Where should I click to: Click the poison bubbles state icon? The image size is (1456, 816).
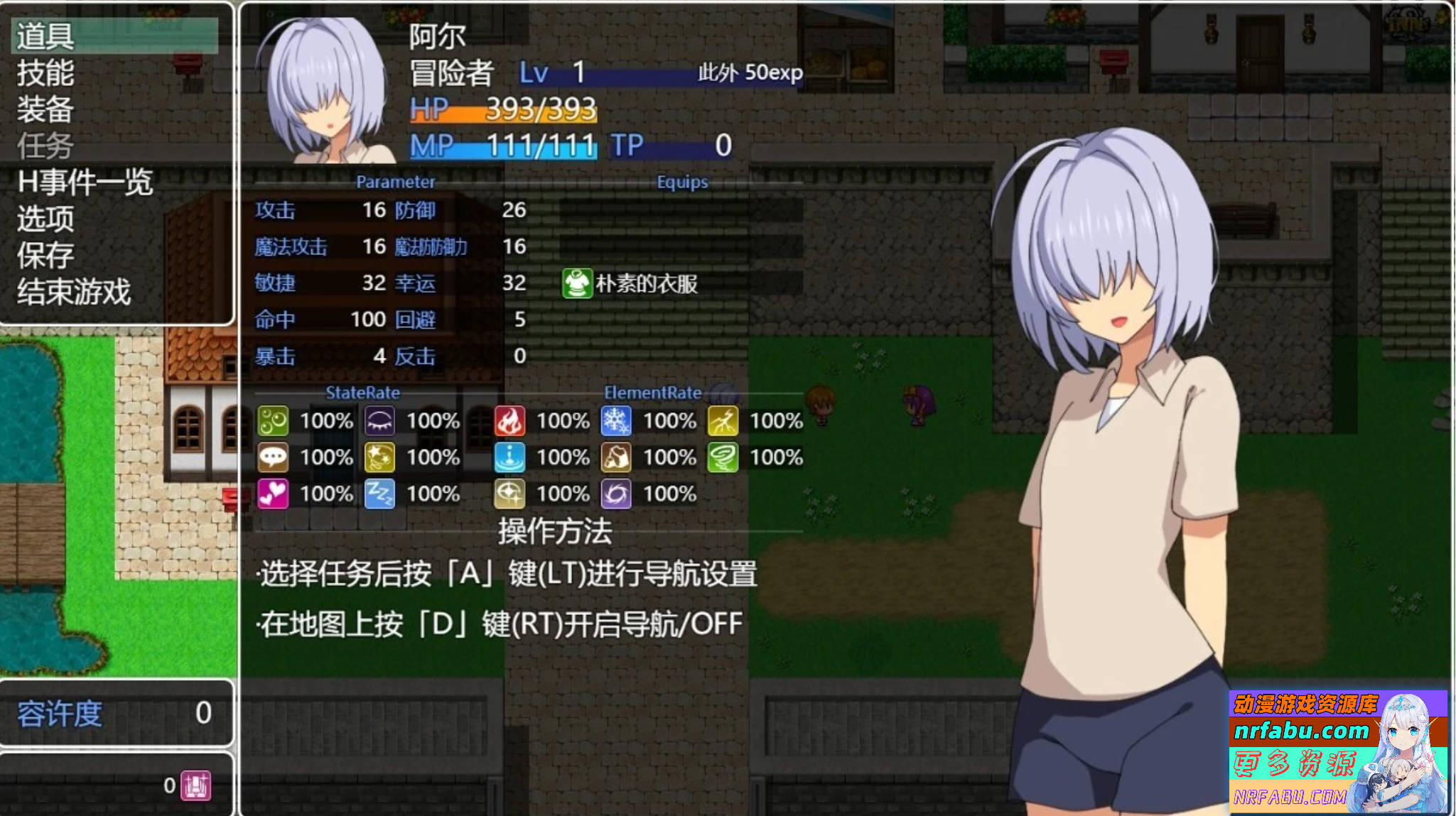tap(273, 420)
